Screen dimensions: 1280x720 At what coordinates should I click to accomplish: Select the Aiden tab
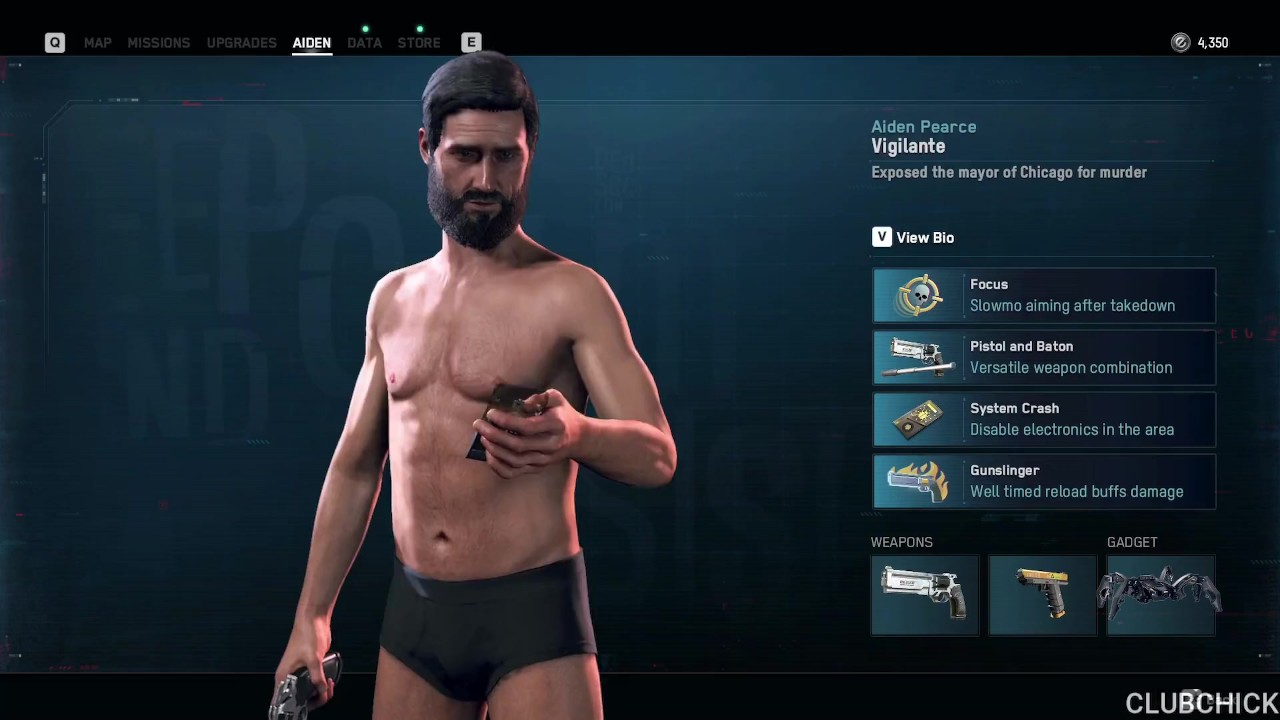tap(311, 43)
